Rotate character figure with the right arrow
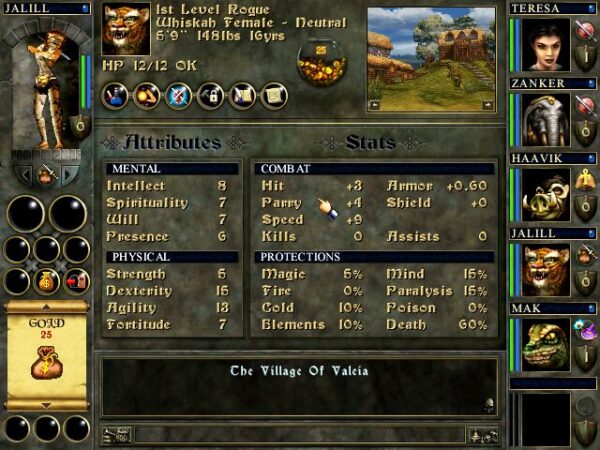Screen dimensions: 600x450 pyautogui.click(x=70, y=176)
